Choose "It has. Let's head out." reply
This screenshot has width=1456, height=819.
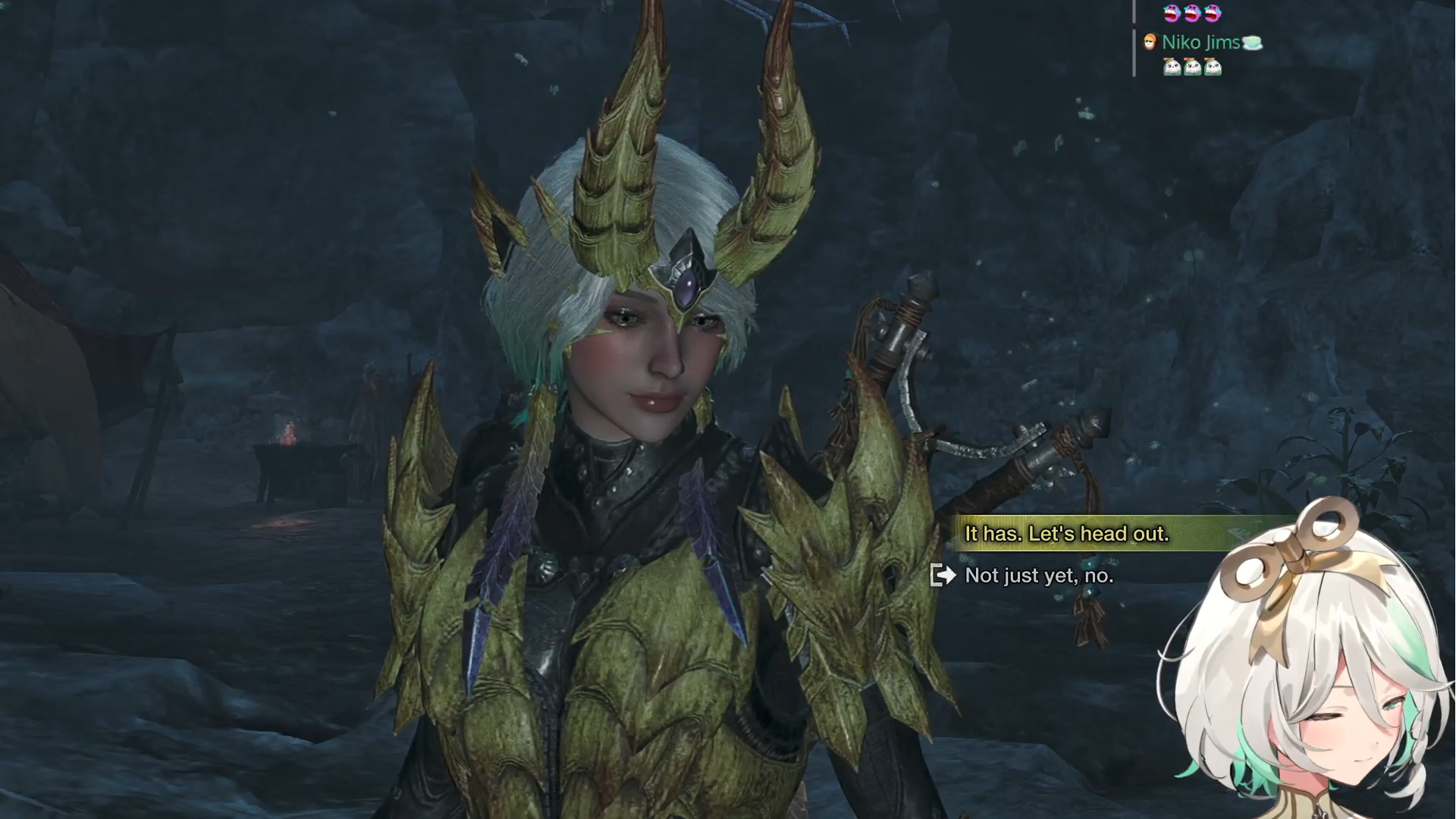(1066, 534)
